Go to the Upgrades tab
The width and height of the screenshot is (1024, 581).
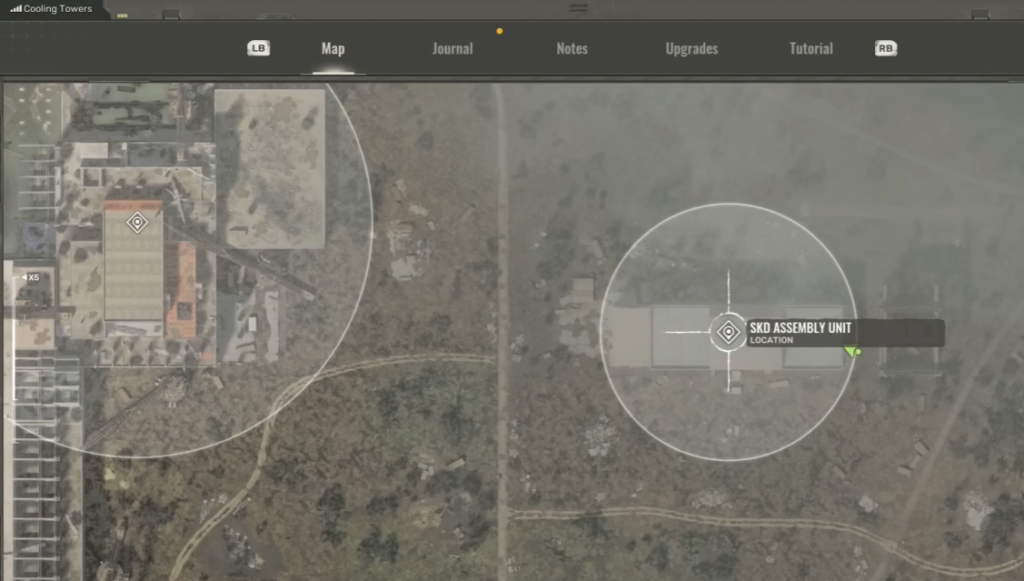click(692, 49)
